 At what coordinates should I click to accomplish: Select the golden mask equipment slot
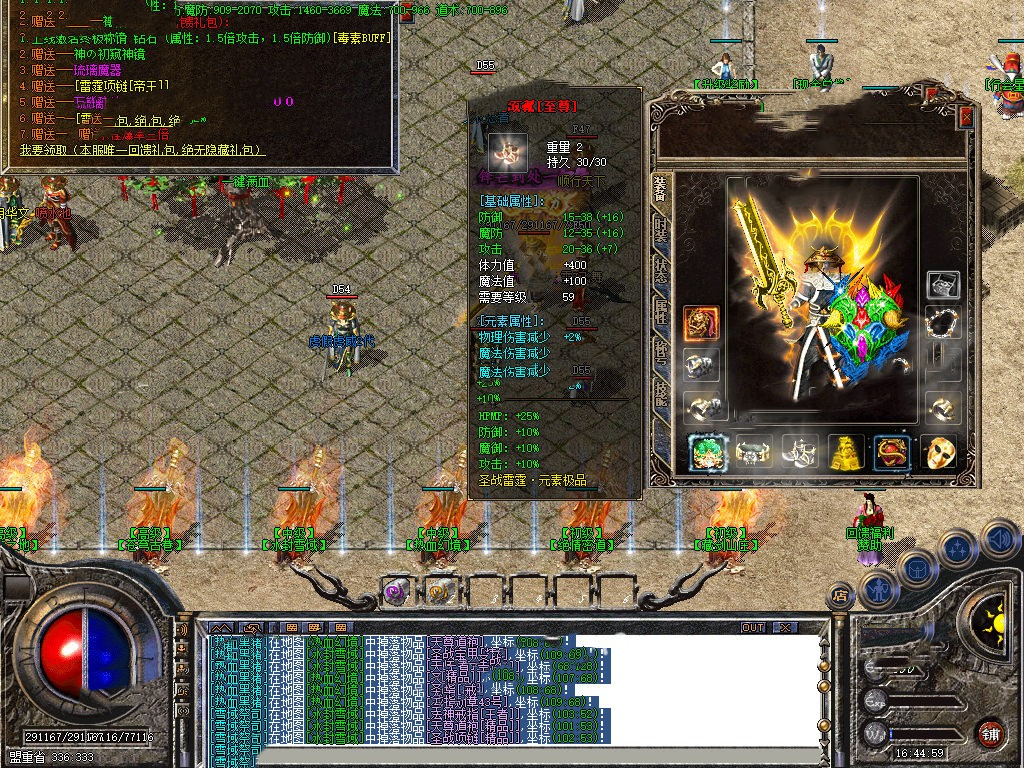click(x=938, y=452)
